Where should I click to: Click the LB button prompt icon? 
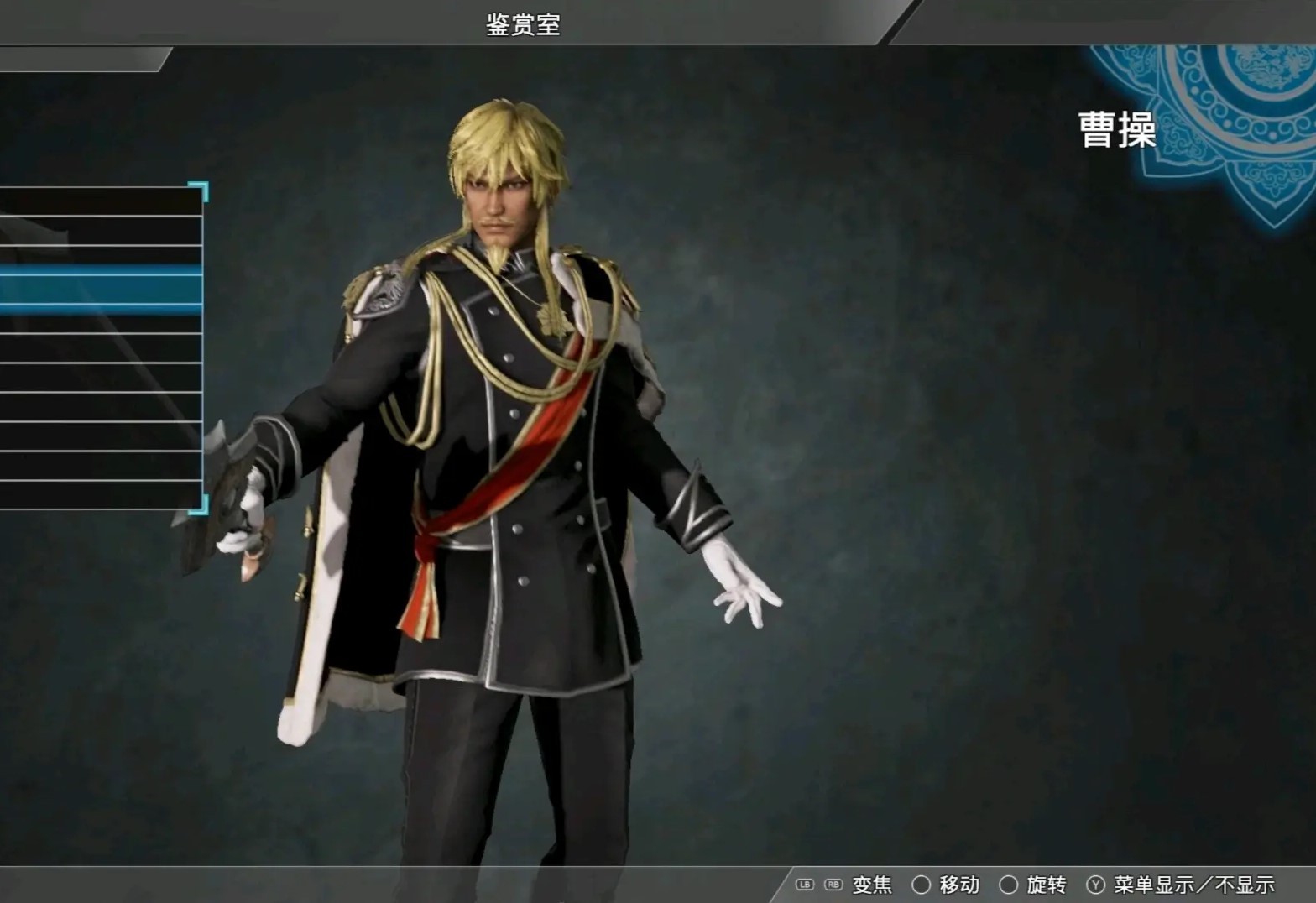(x=806, y=885)
